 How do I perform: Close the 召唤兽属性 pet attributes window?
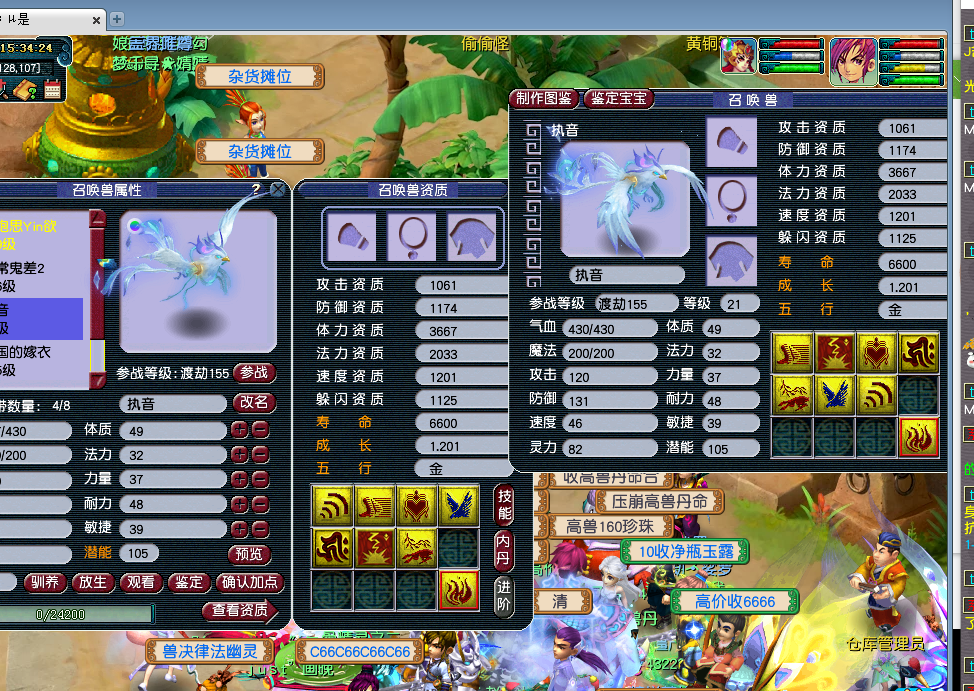coord(278,188)
